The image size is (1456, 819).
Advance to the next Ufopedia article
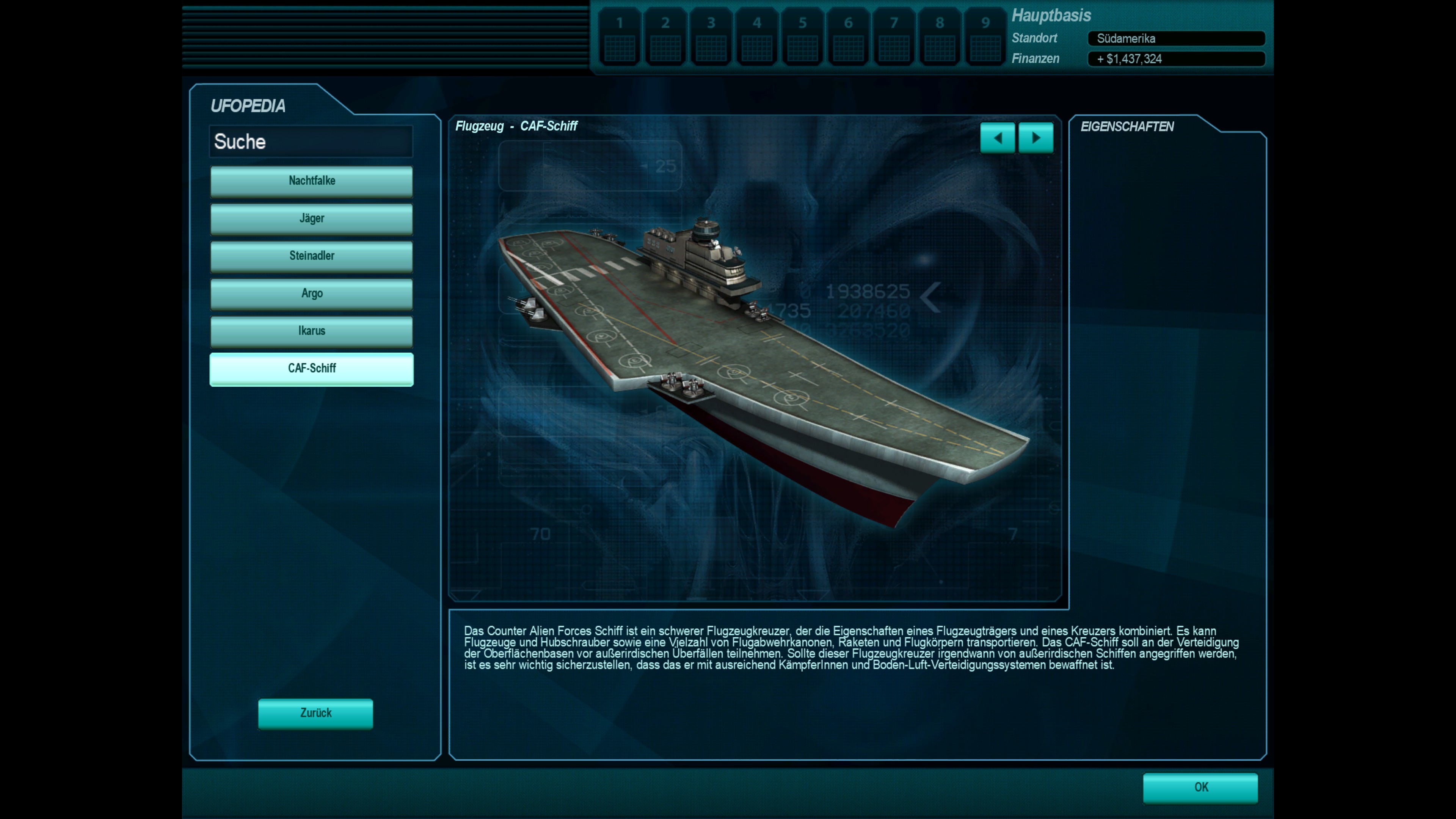[1036, 138]
